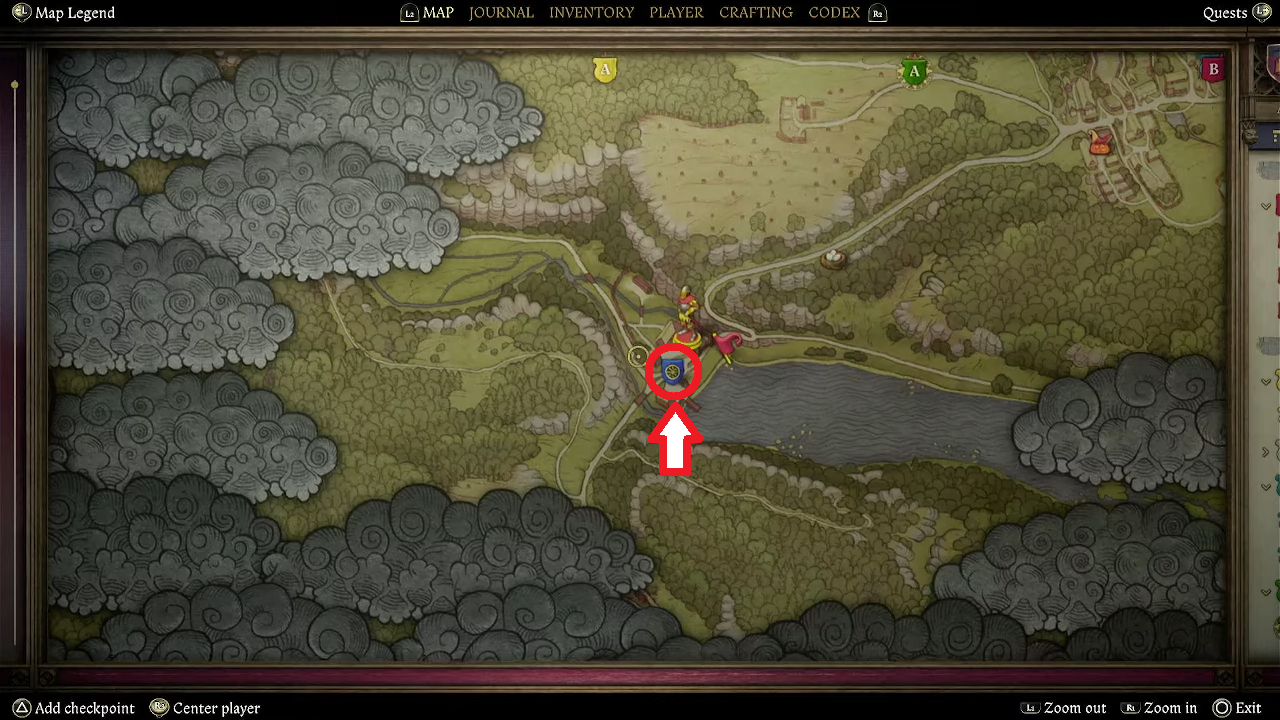This screenshot has height=720, width=1280.
Task: Click the yellow circle checkpoint marker
Action: 637,356
